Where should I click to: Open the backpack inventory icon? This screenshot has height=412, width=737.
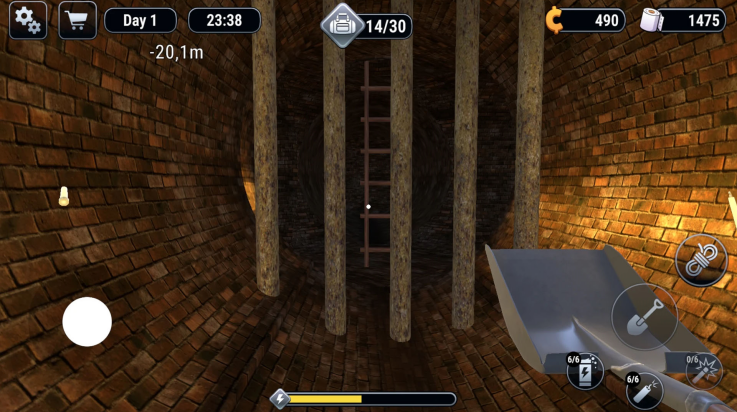click(343, 24)
